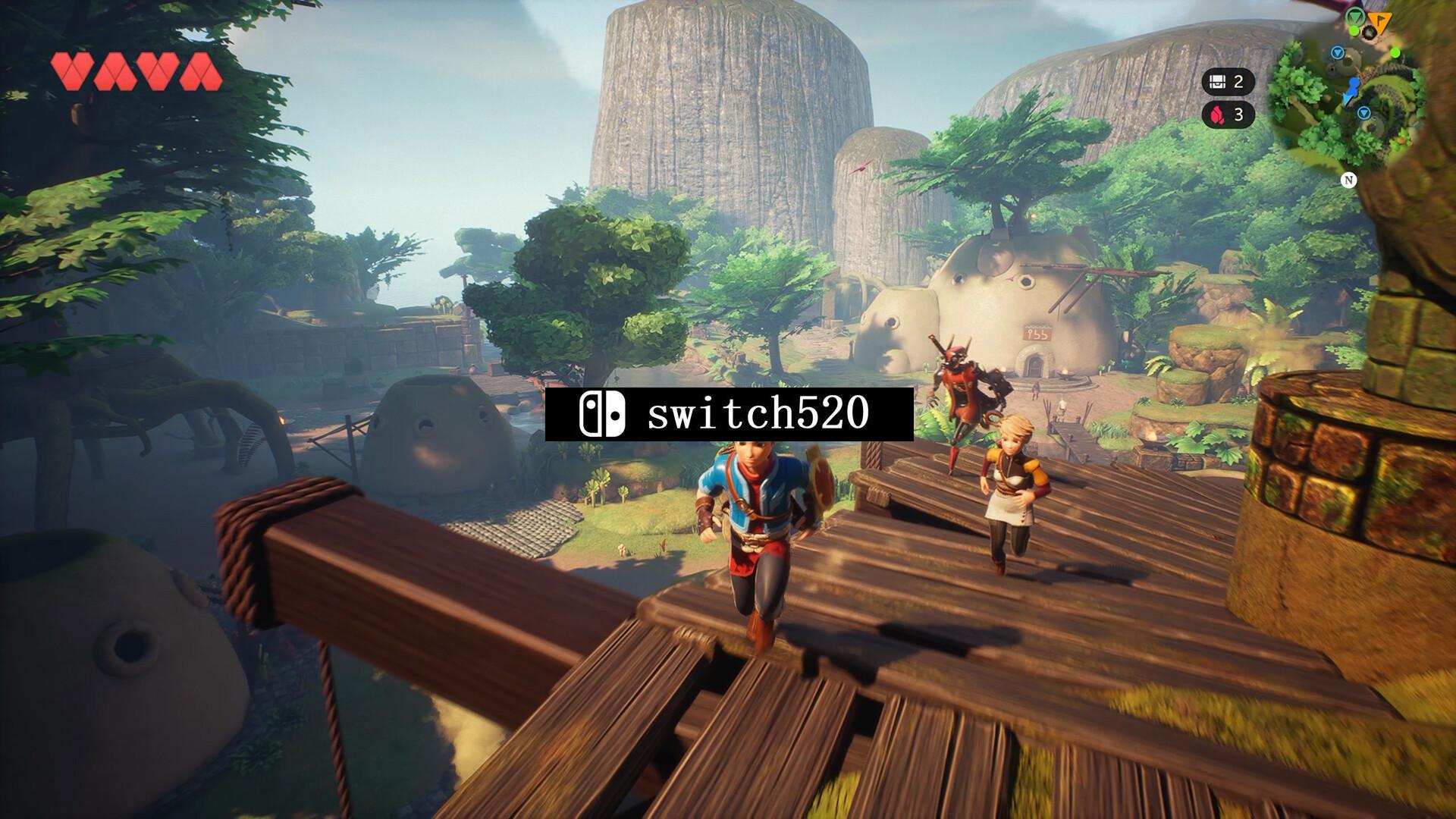Click the switch520 watermark text
Viewport: 1456px width, 819px height.
click(x=758, y=414)
